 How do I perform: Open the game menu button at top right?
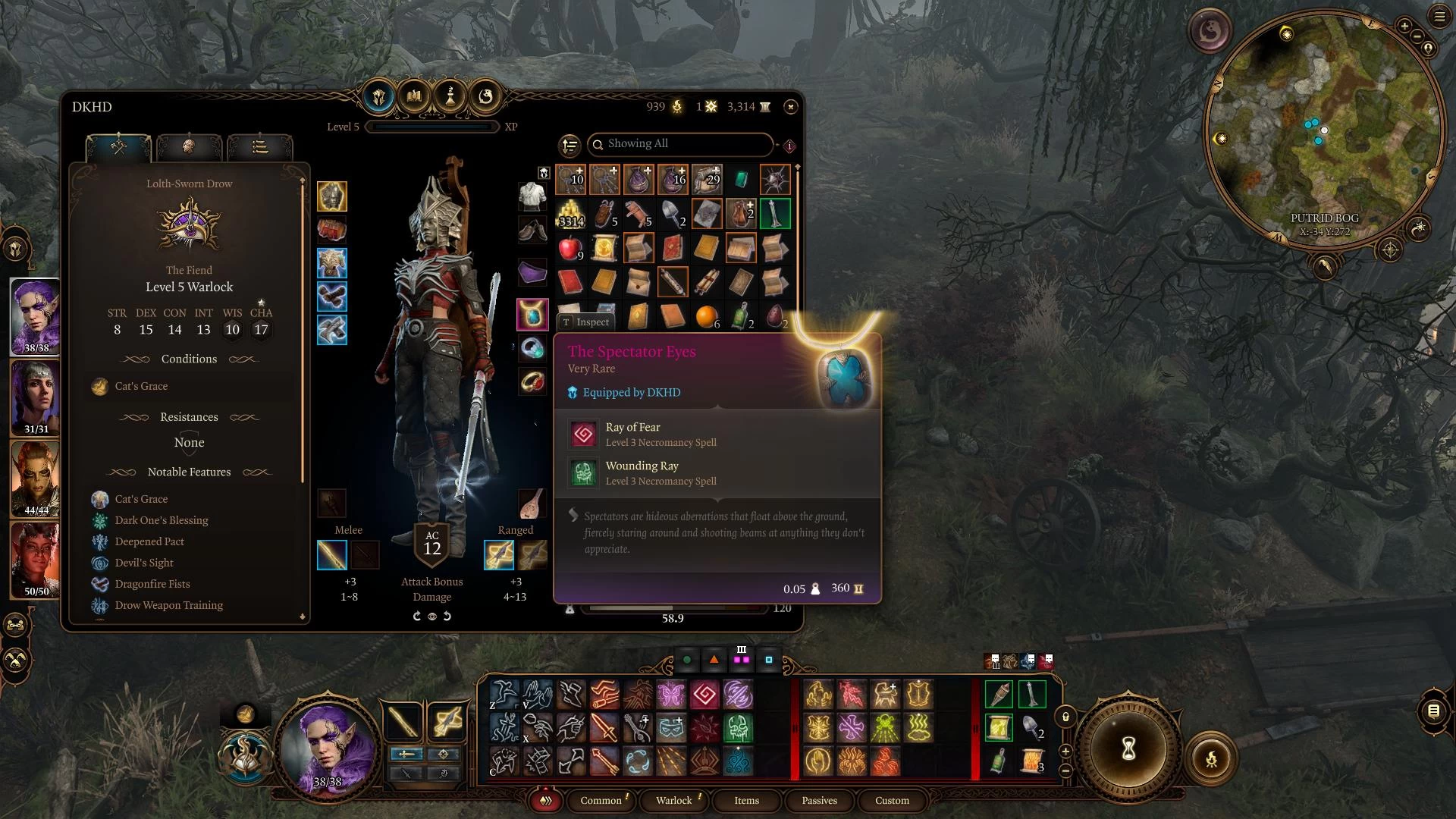[x=1439, y=17]
